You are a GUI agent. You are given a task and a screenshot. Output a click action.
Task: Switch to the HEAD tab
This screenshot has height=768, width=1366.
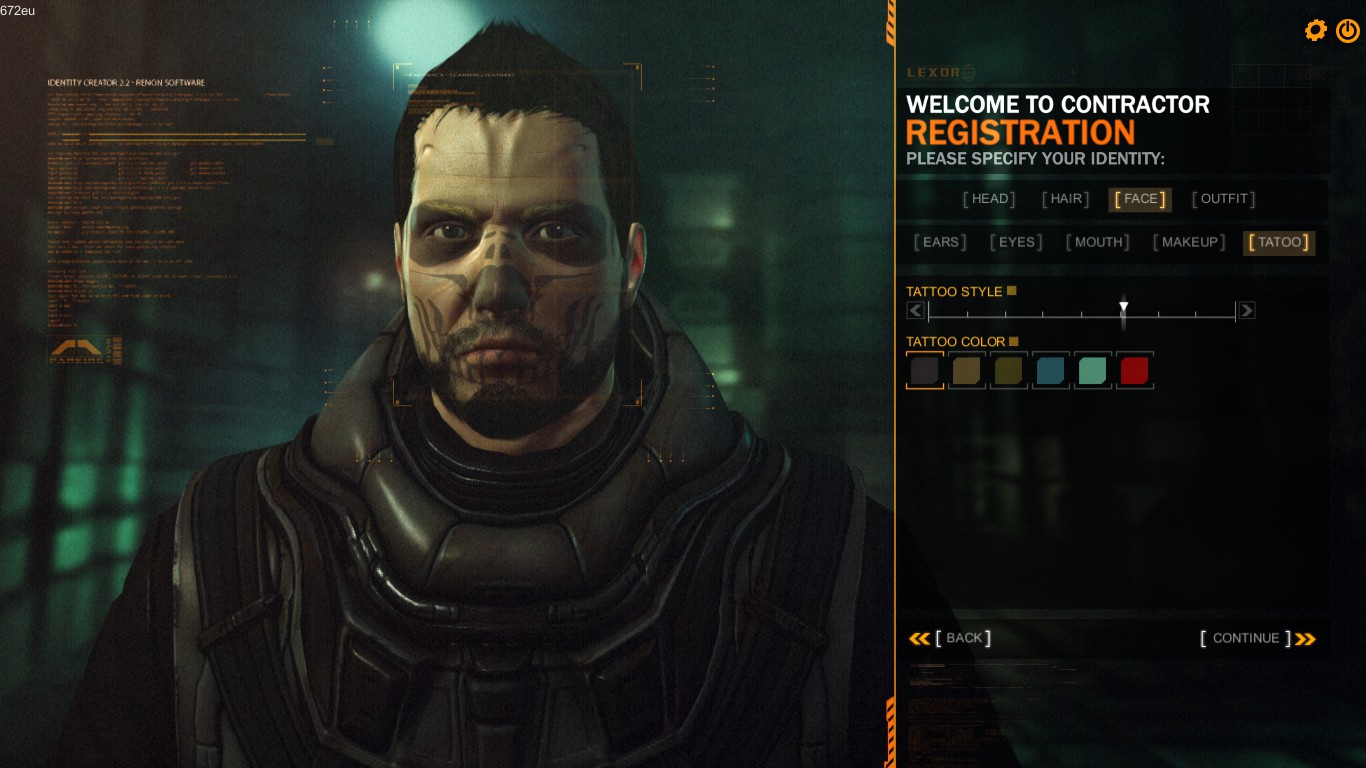coord(989,199)
